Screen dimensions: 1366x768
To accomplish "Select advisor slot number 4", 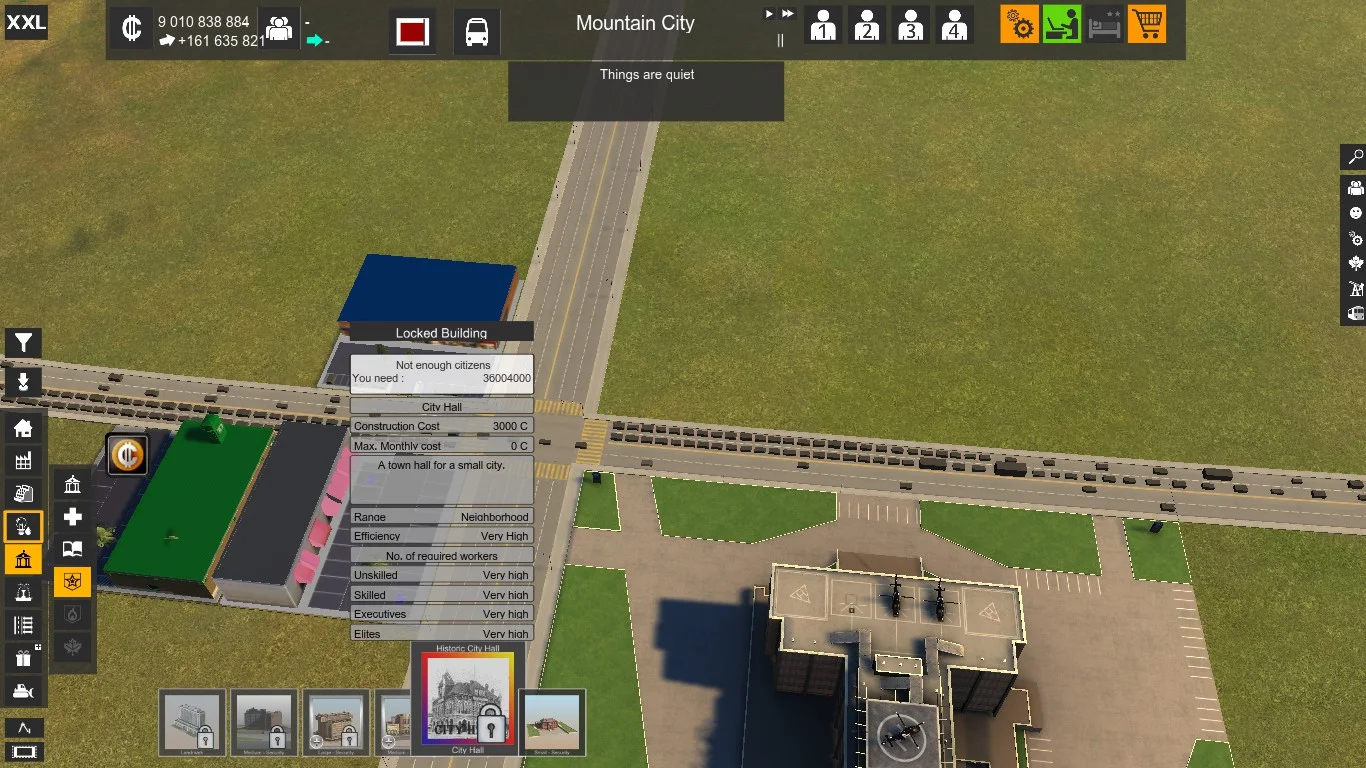I will (954, 25).
